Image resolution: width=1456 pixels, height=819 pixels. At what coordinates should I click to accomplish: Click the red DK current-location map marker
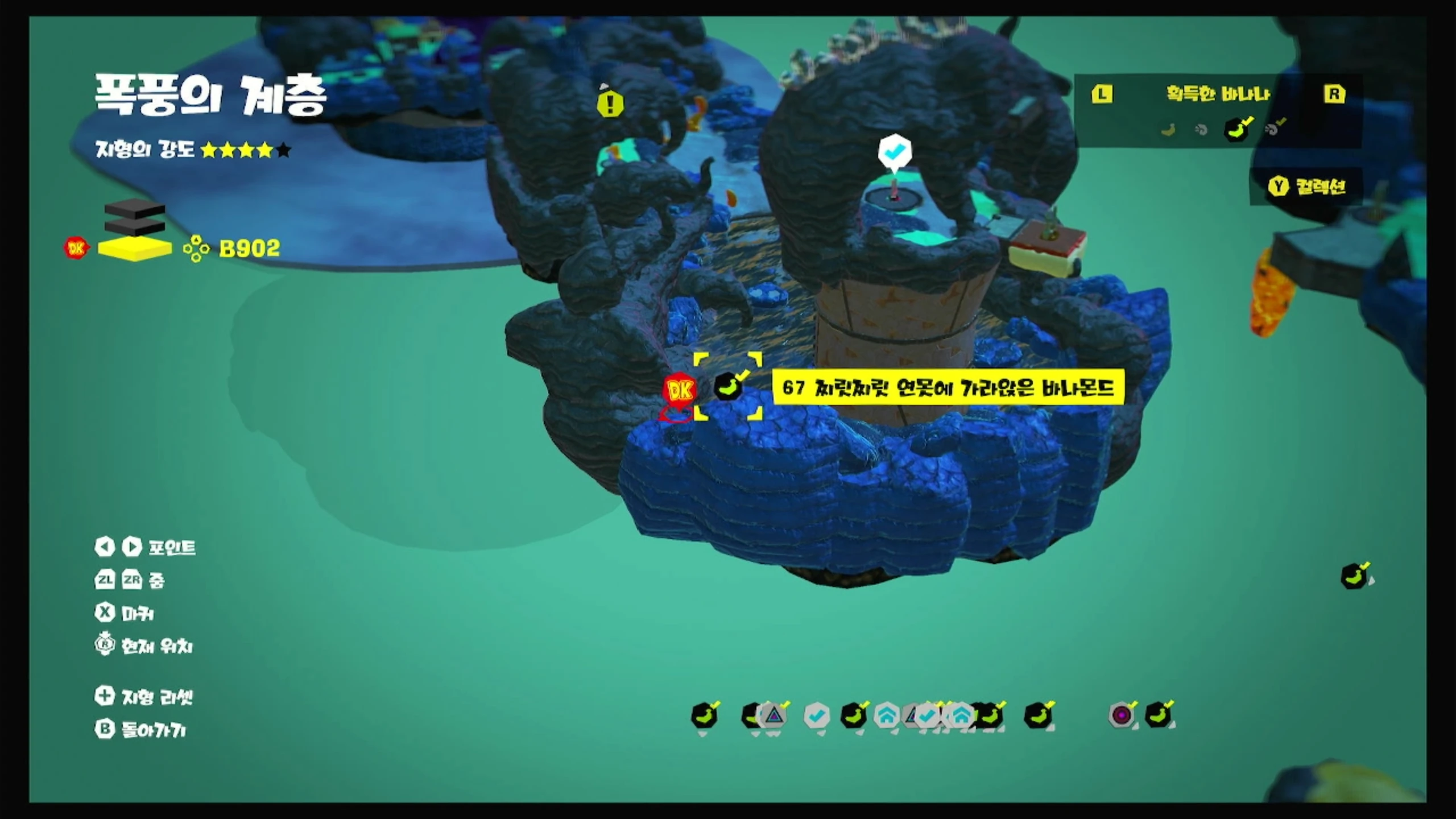coord(680,390)
